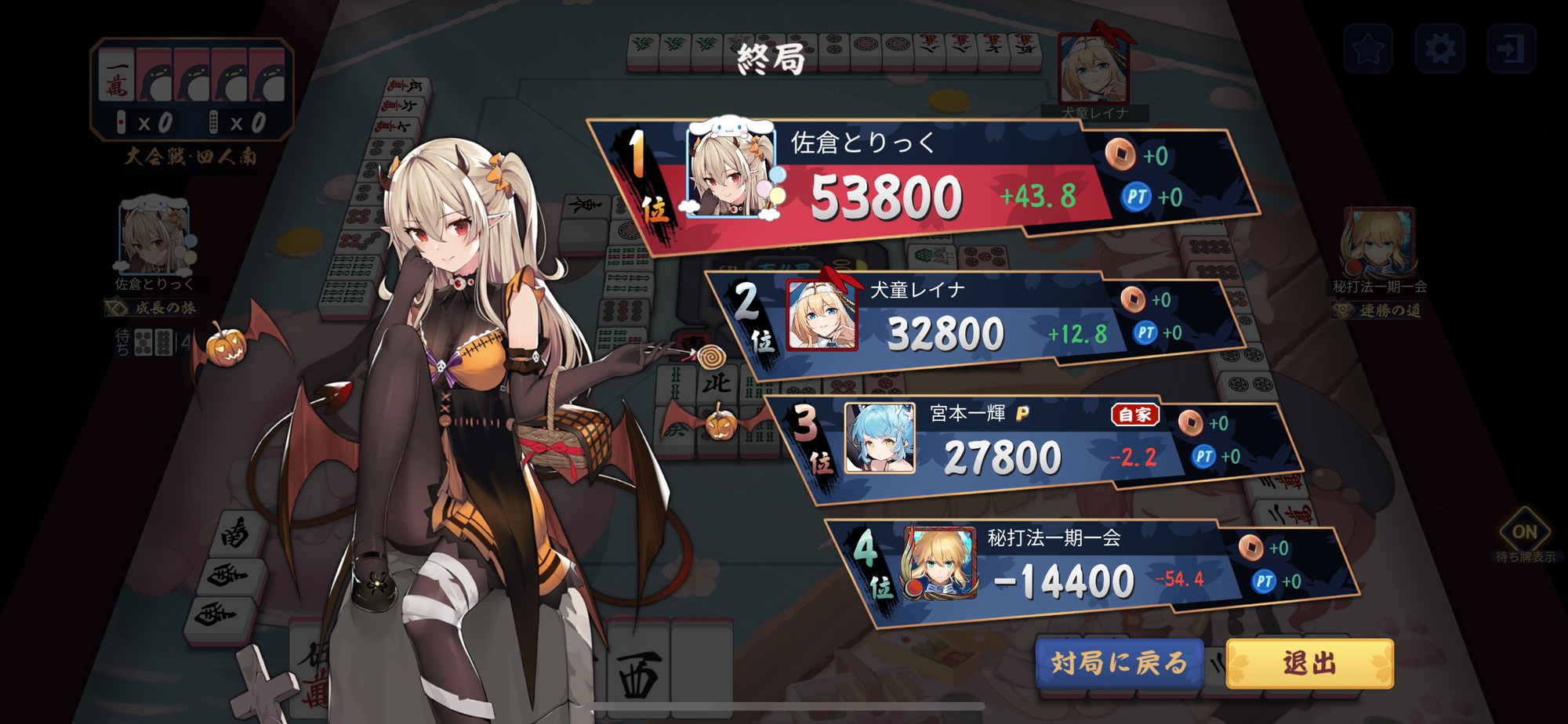1568x724 pixels.
Task: Return to the match with 対局に戻る
Action: pos(1119,664)
